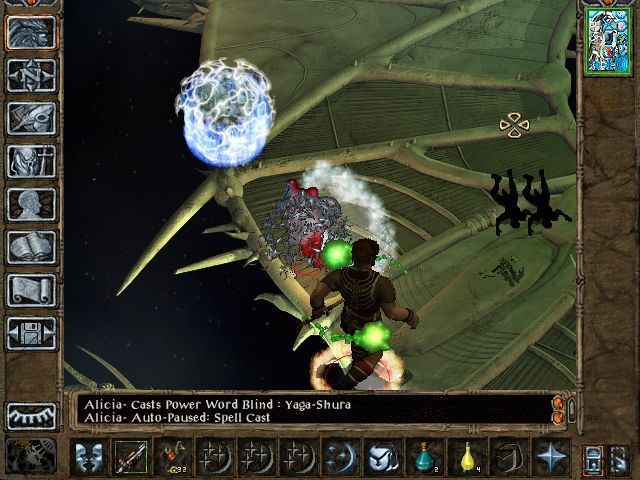
Task: Select the staff weapon slot
Action: coord(129,457)
